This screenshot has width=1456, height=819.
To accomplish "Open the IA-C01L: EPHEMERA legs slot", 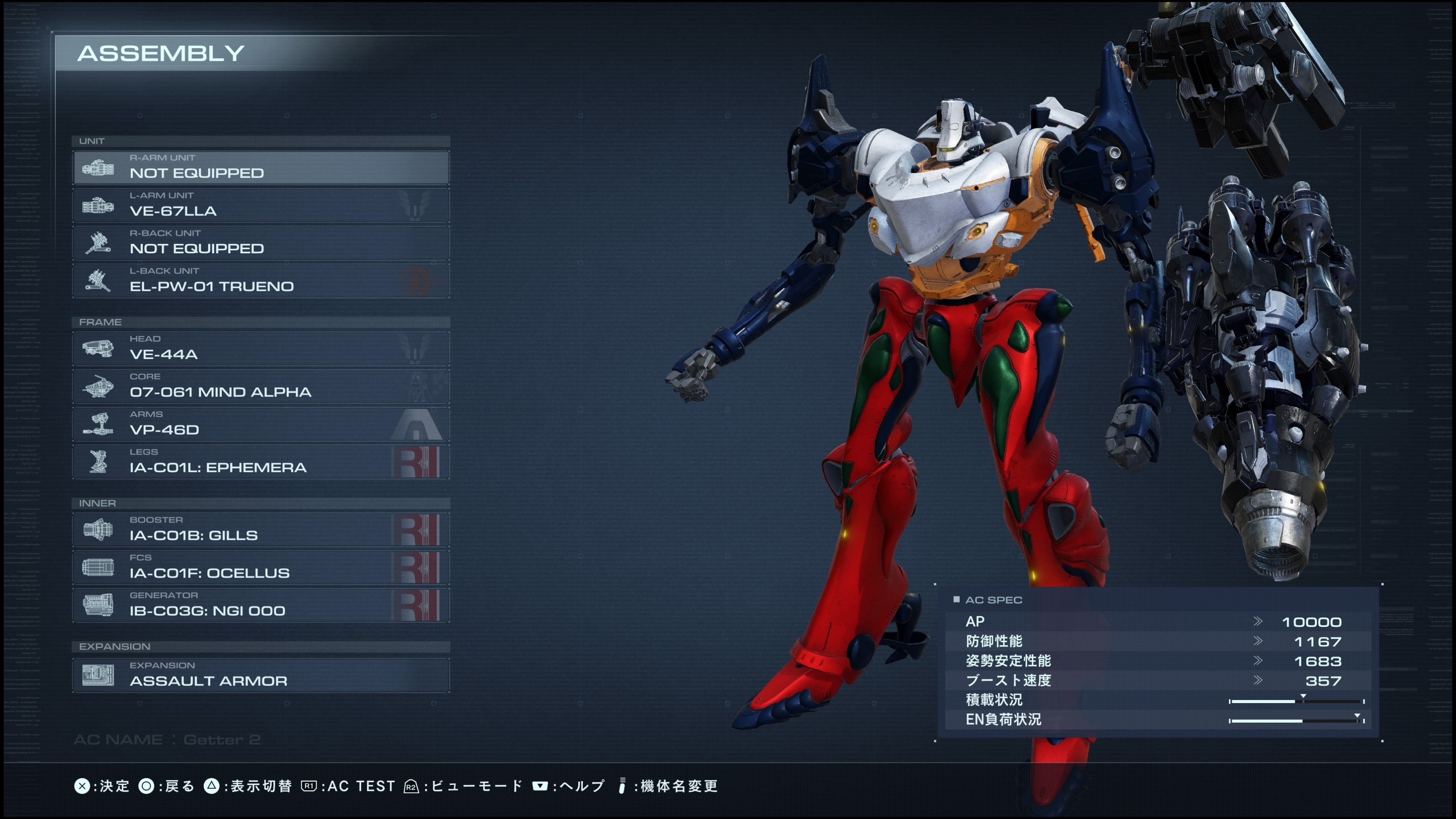I will tap(260, 462).
